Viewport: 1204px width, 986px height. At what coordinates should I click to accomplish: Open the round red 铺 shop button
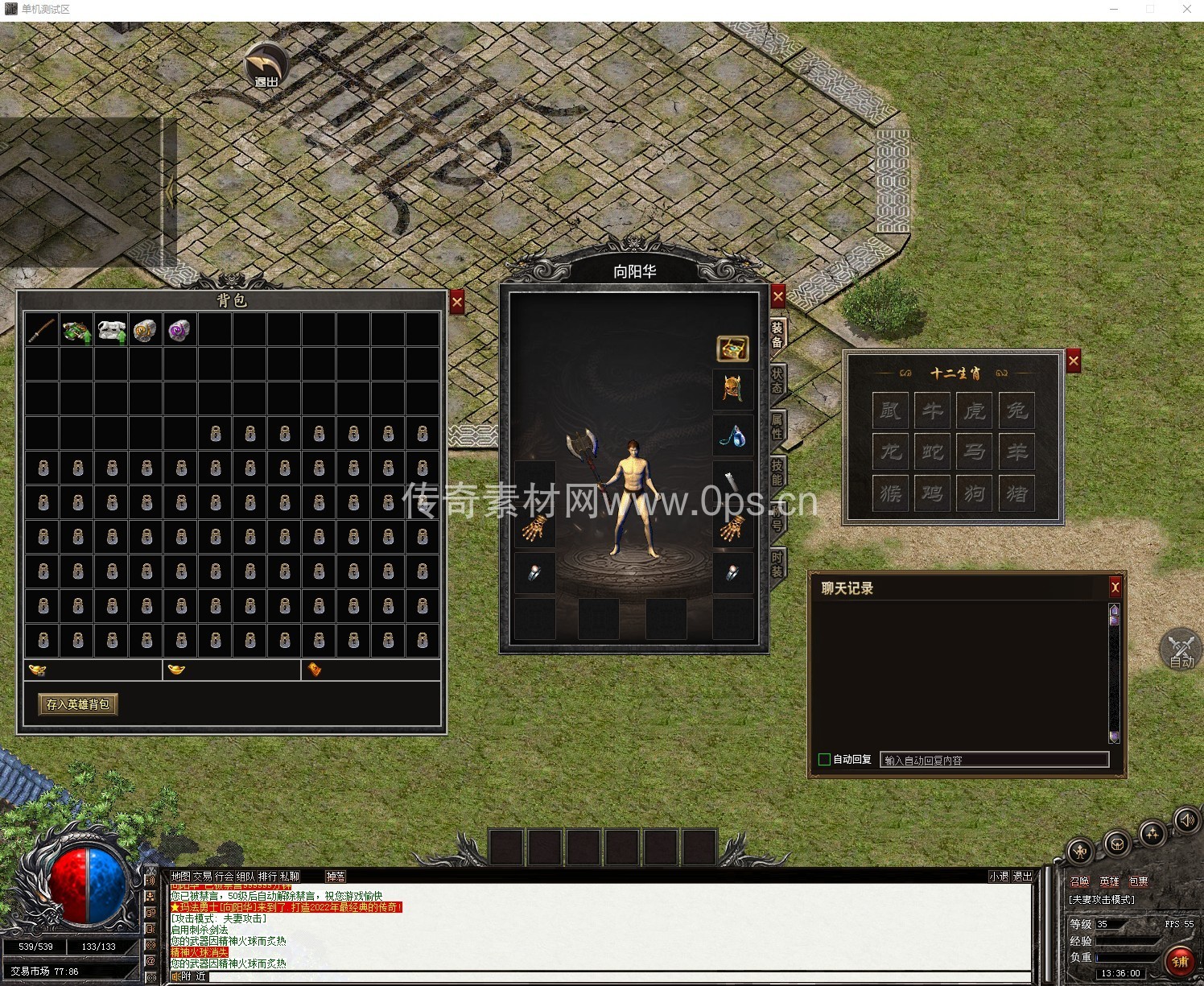pyautogui.click(x=1180, y=961)
